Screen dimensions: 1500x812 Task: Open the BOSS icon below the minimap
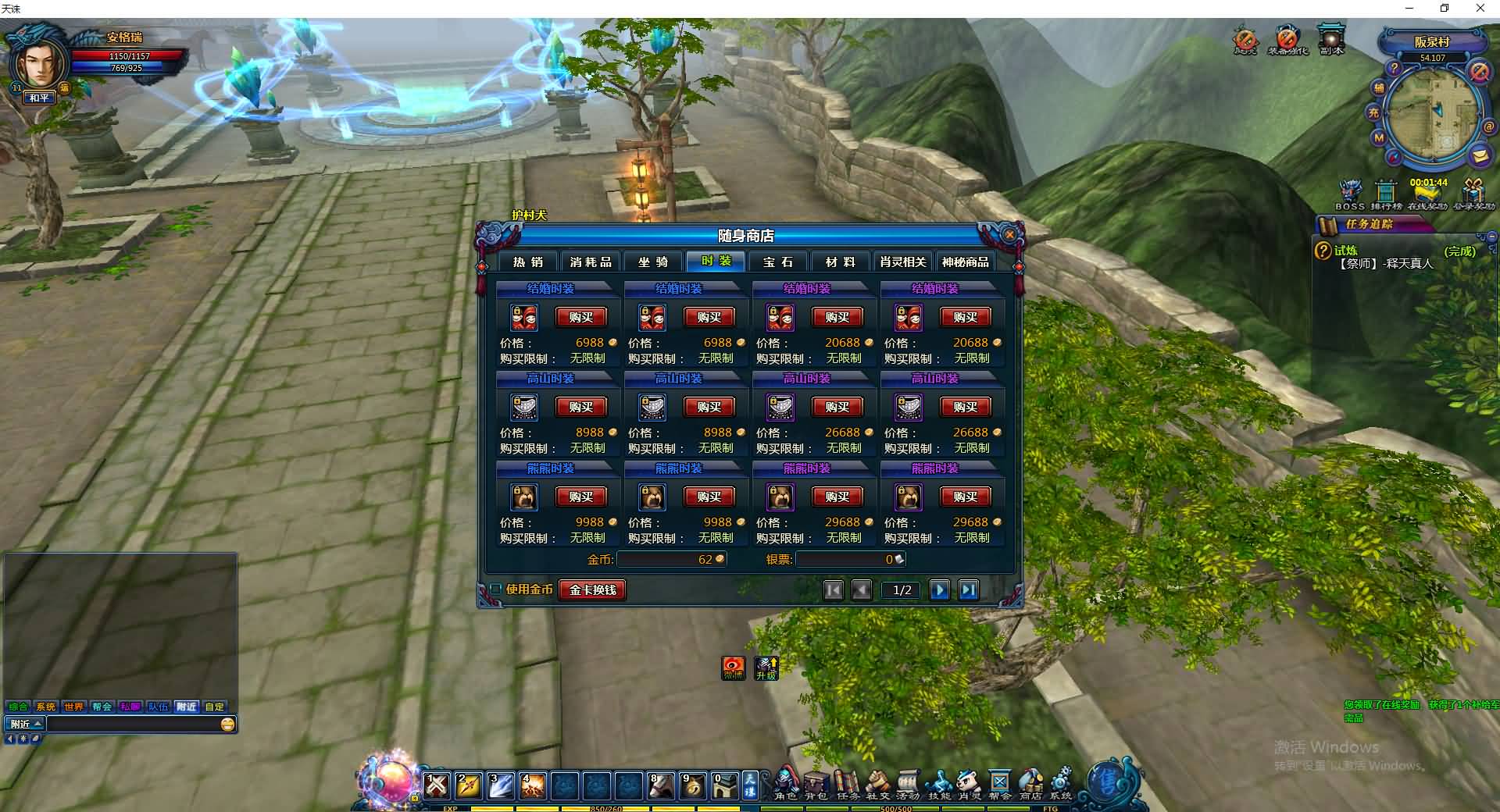(1350, 193)
